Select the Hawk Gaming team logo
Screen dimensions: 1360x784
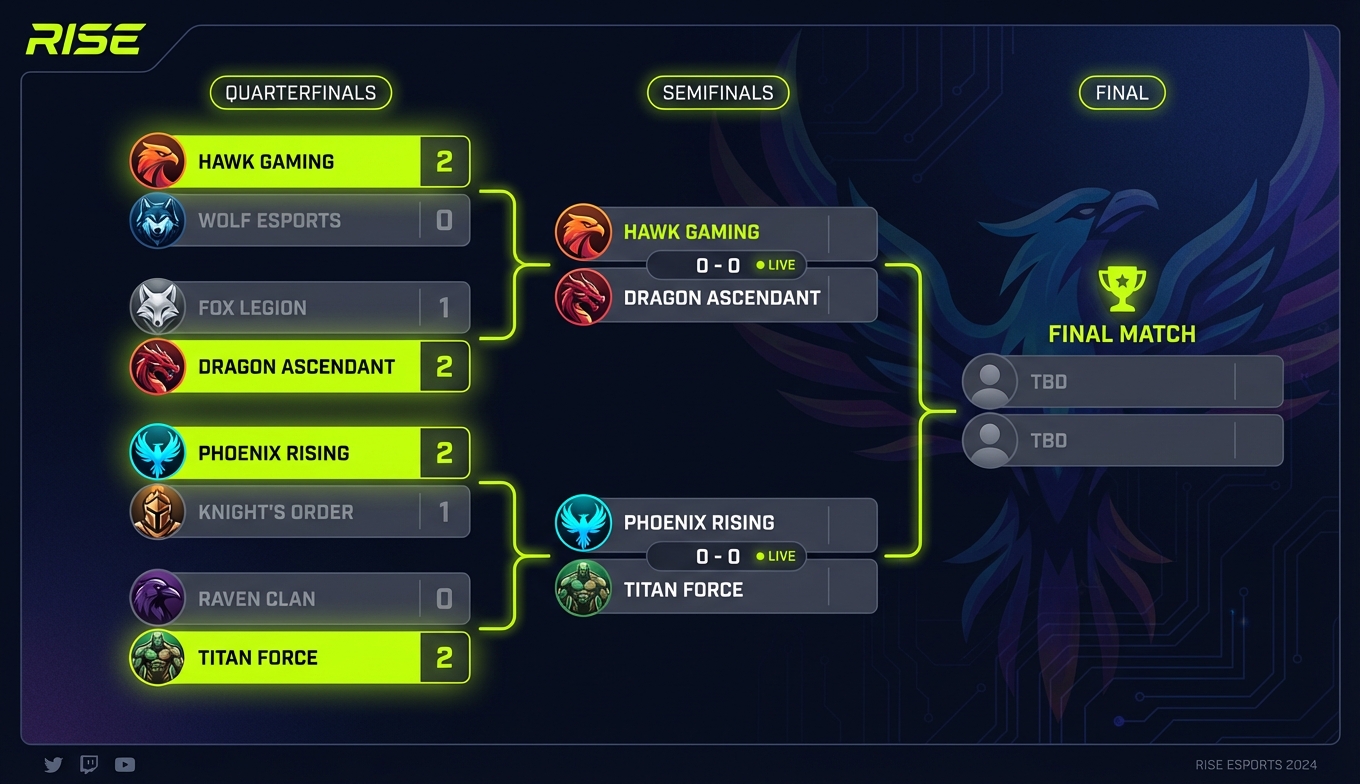coord(158,161)
